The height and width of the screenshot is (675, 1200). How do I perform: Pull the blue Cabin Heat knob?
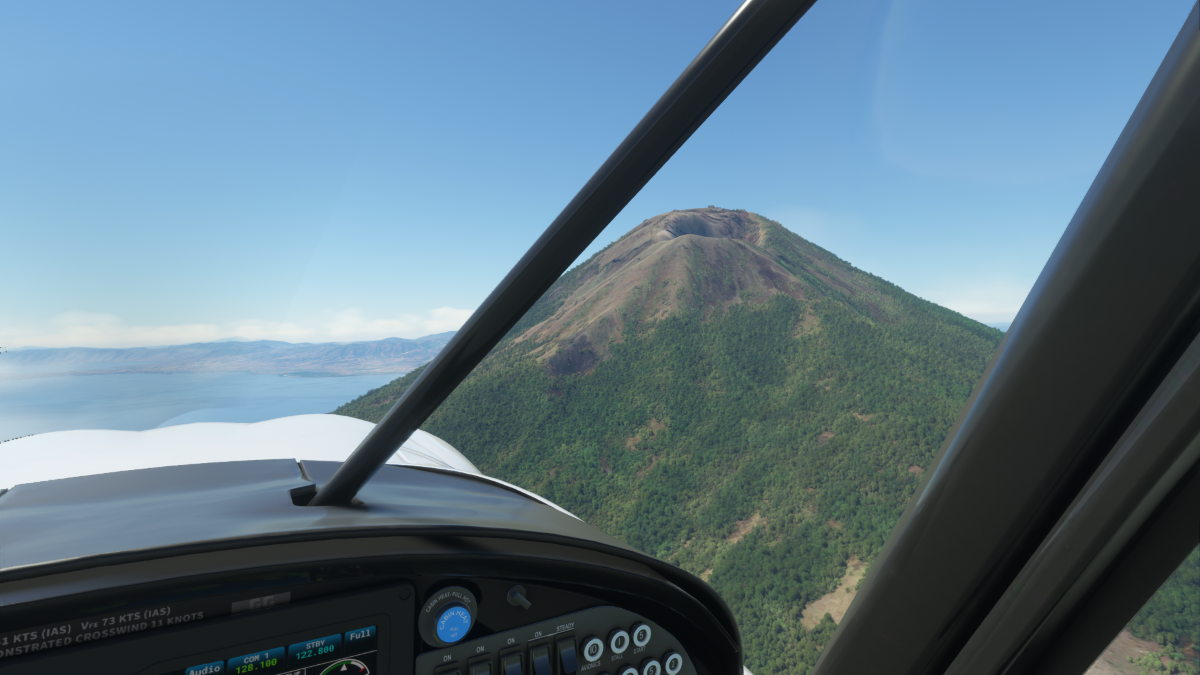(453, 623)
